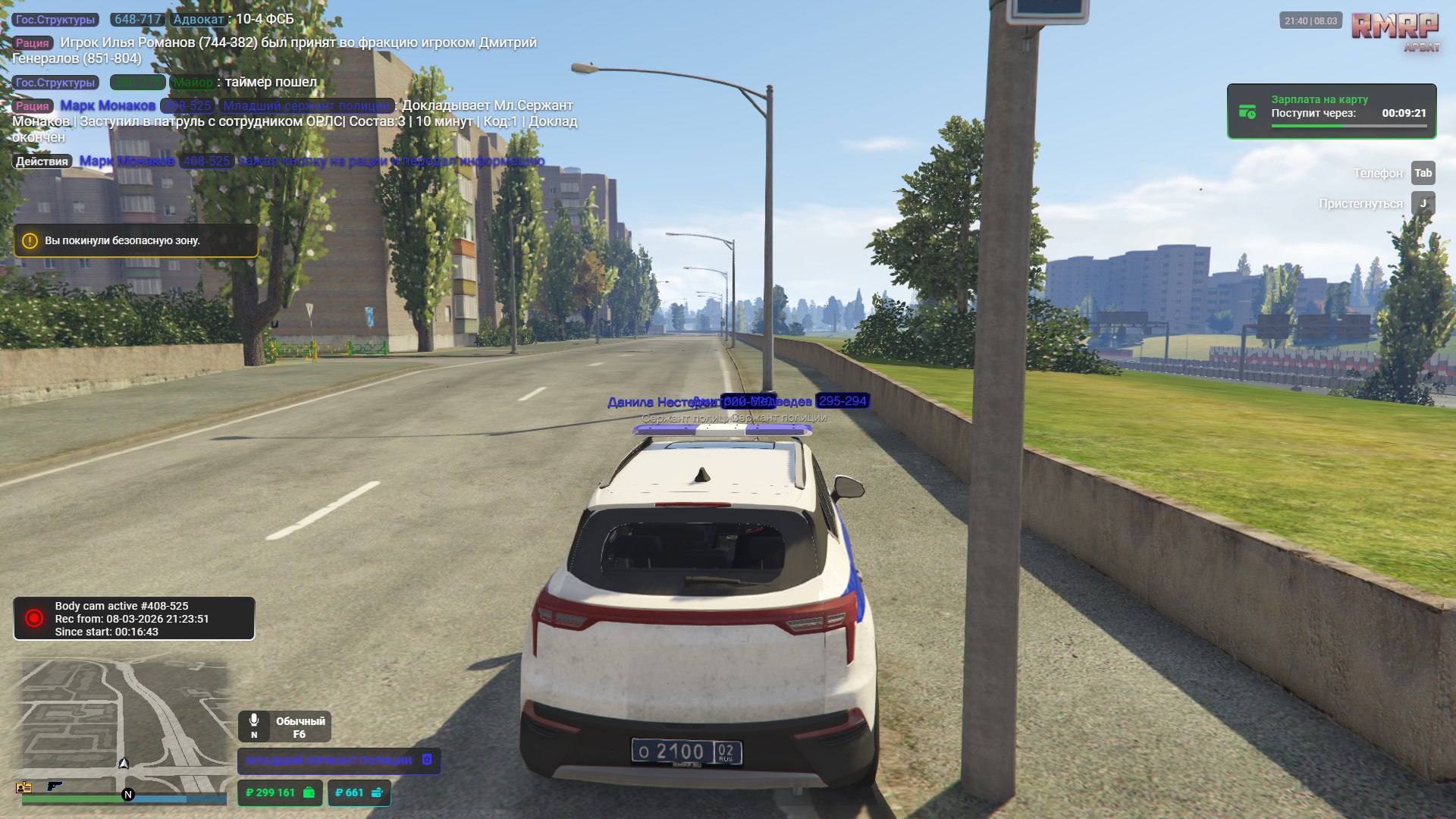1456x819 pixels.
Task: Click the Адвокат role tag in chat
Action: pos(198,20)
